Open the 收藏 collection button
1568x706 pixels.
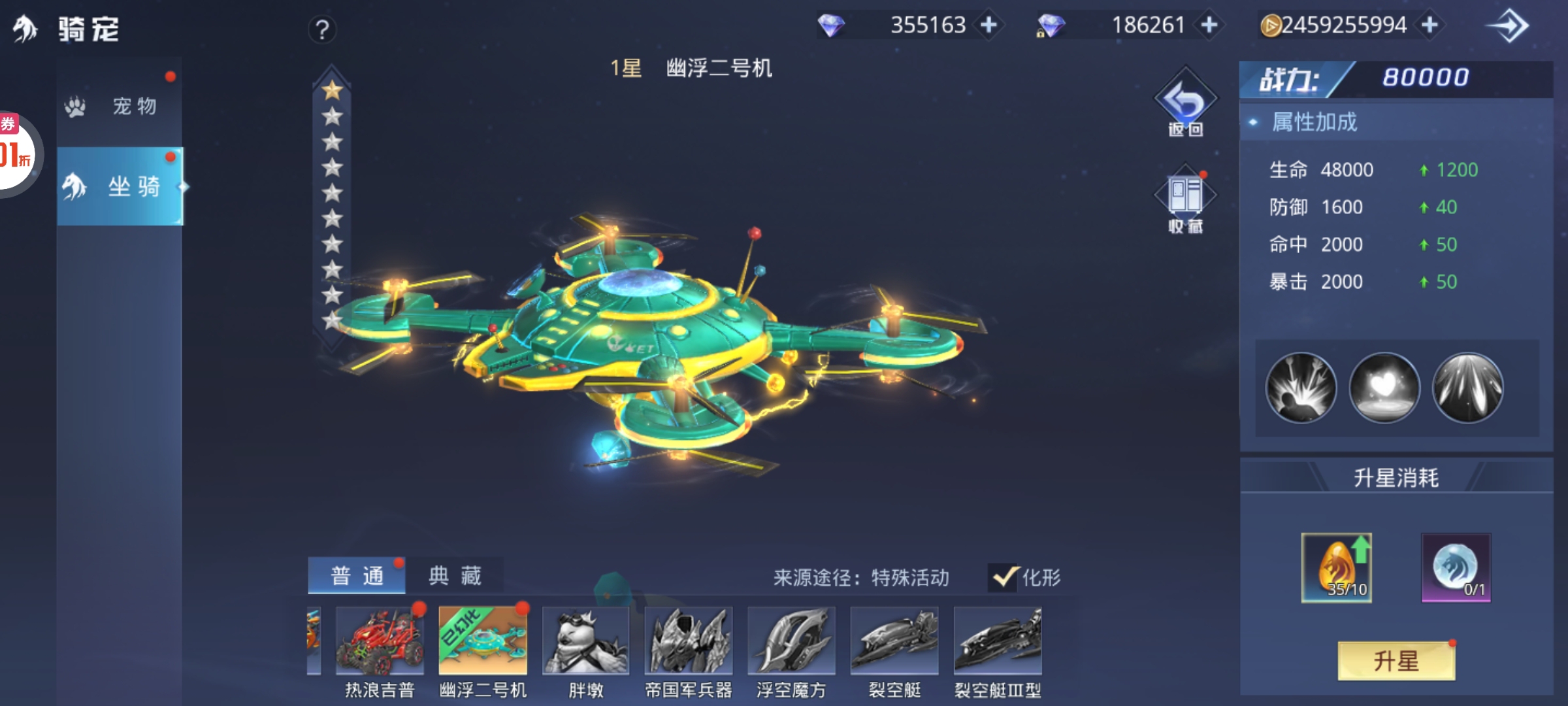[1185, 200]
